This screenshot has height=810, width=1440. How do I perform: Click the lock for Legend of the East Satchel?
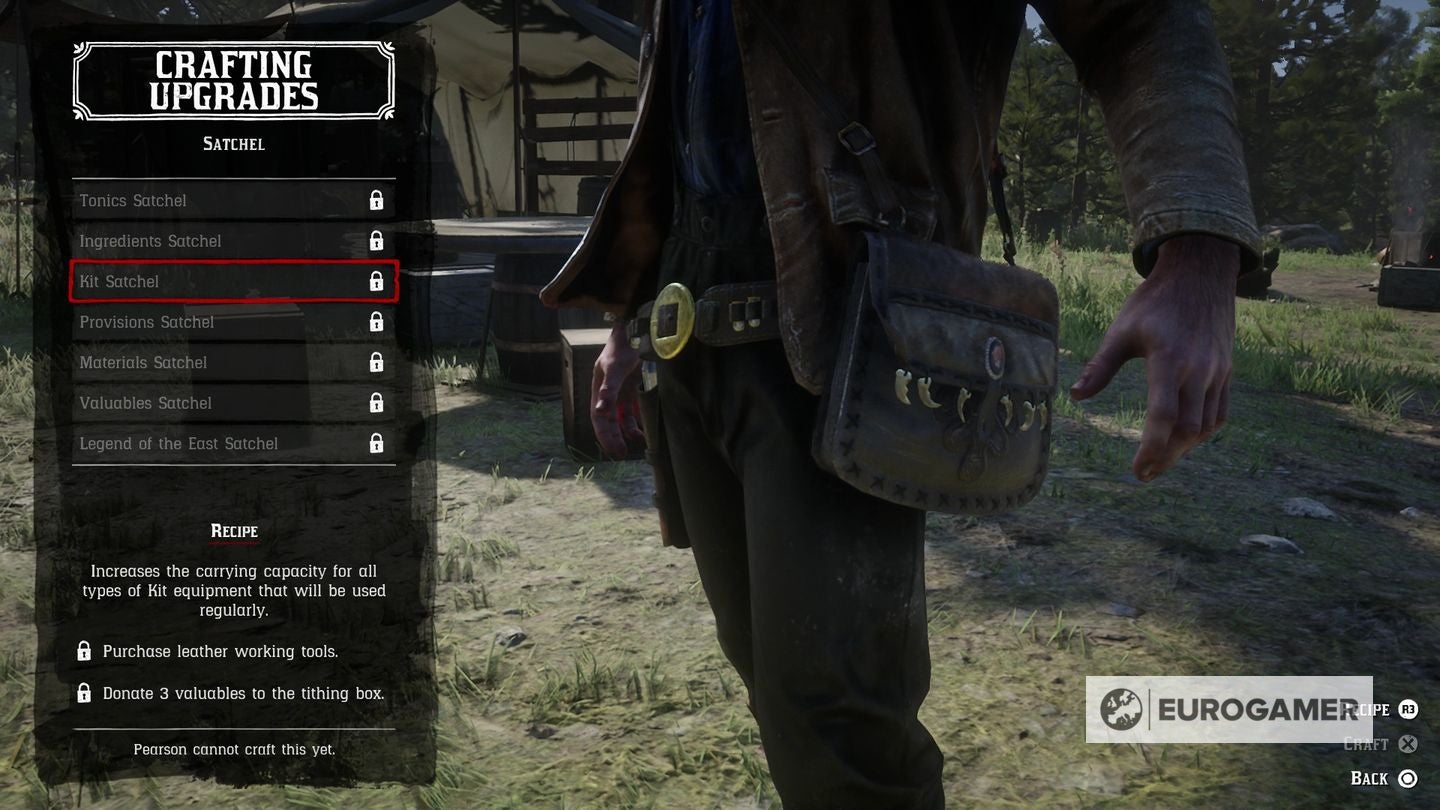377,443
